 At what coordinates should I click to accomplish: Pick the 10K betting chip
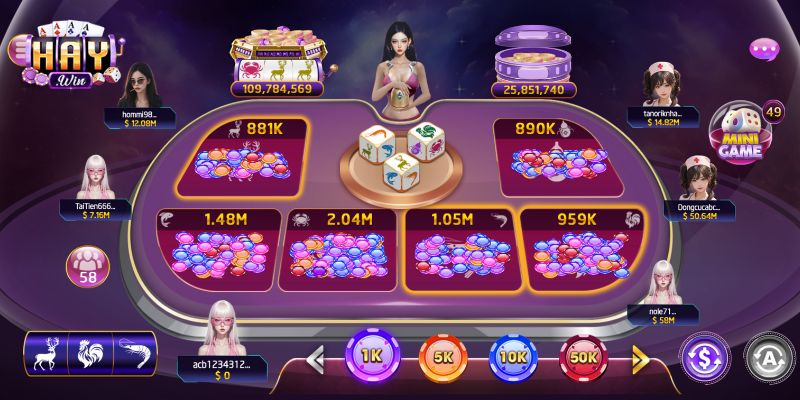514,356
